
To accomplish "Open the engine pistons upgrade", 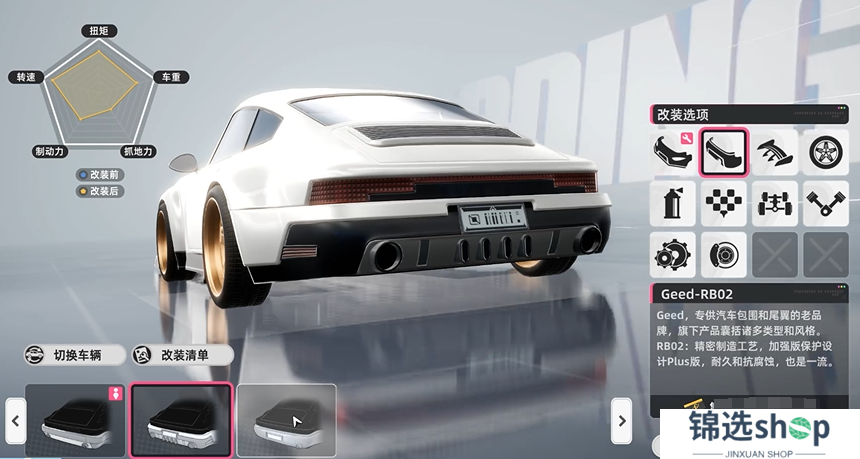I will tap(826, 203).
